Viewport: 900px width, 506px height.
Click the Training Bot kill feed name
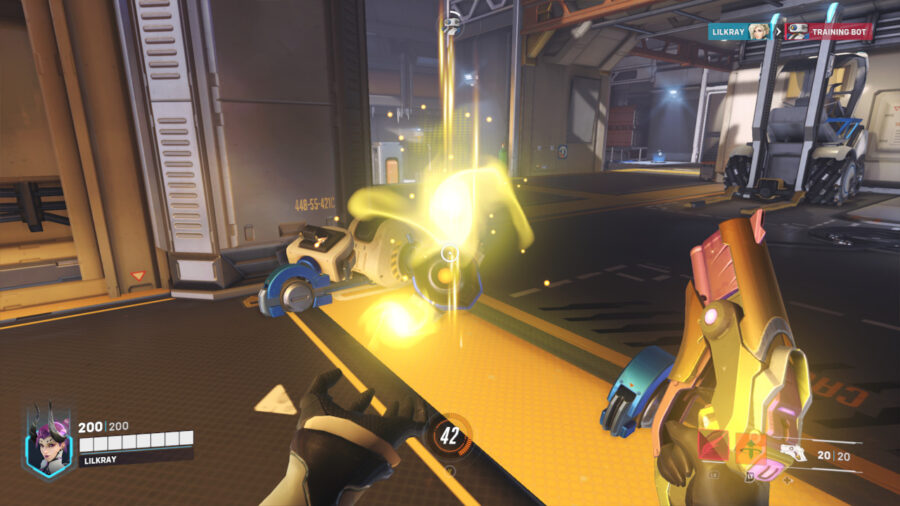pyautogui.click(x=840, y=31)
